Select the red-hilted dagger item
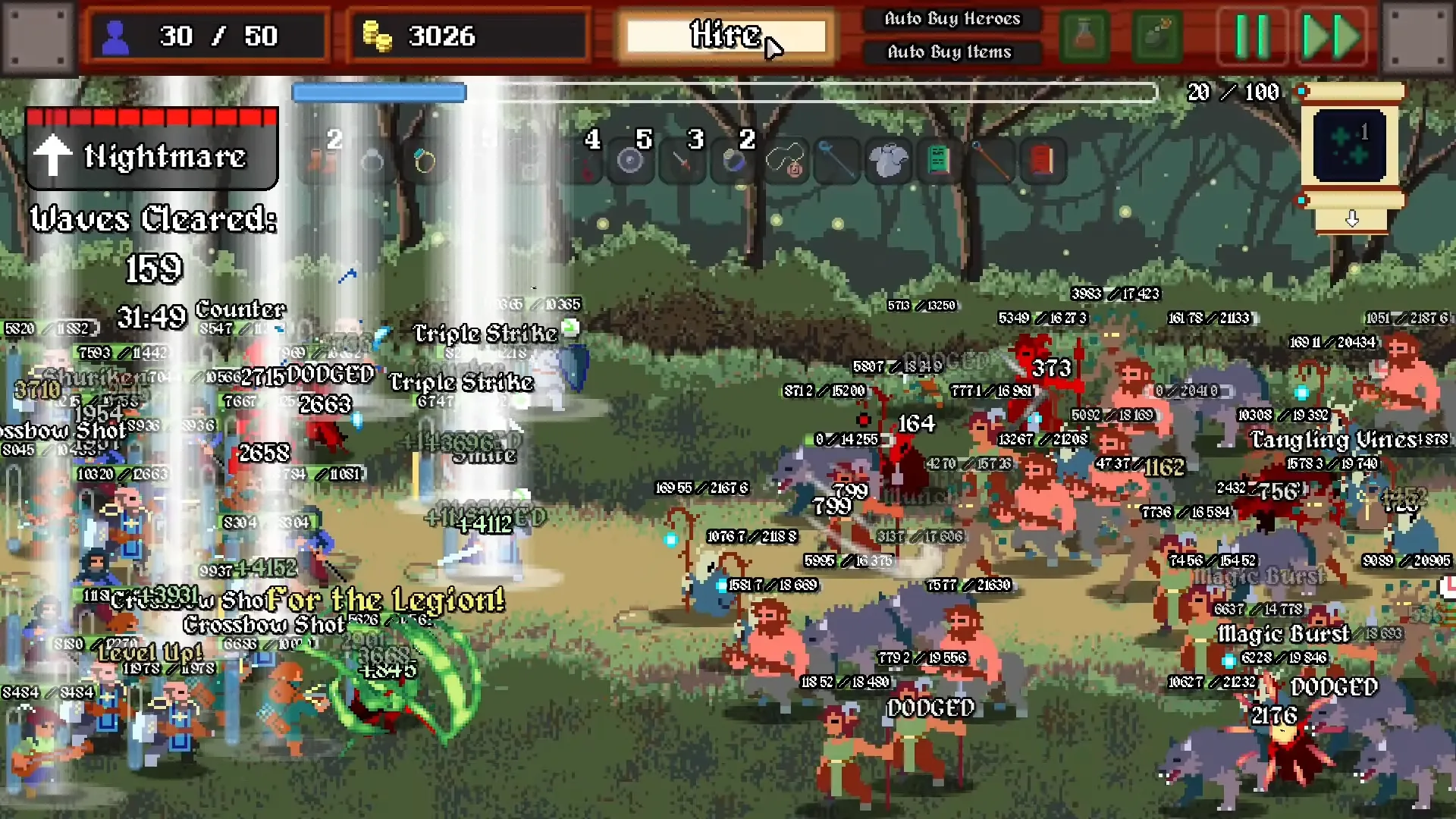 coord(681,161)
